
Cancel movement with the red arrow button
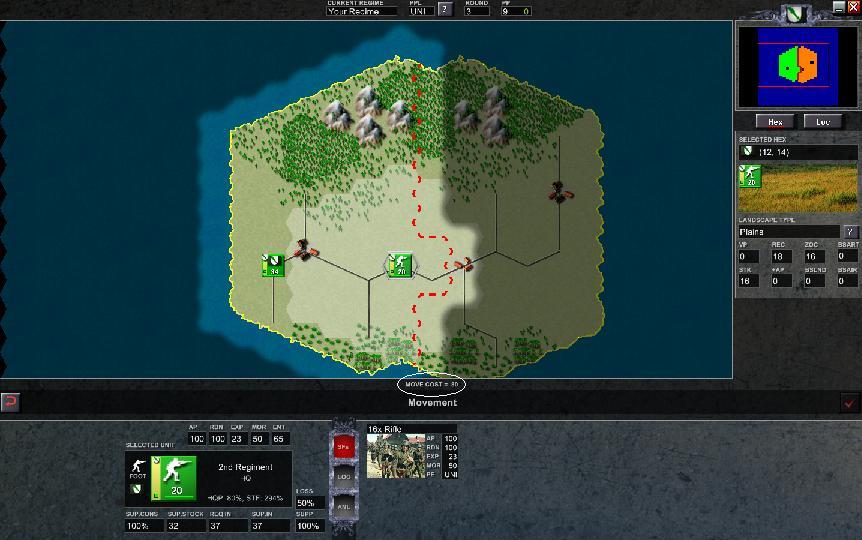coord(11,402)
